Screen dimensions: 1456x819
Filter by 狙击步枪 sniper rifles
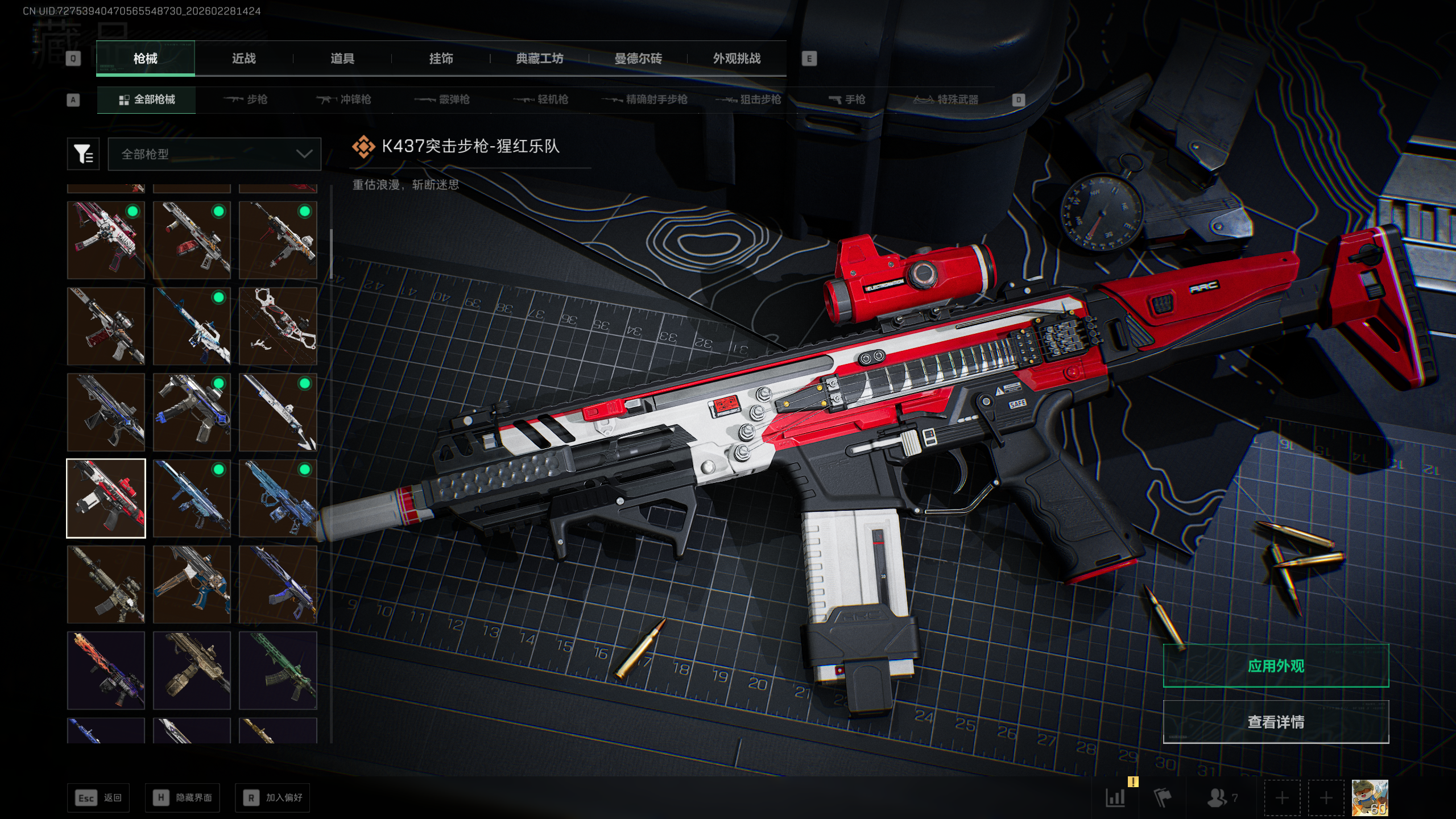tap(748, 100)
